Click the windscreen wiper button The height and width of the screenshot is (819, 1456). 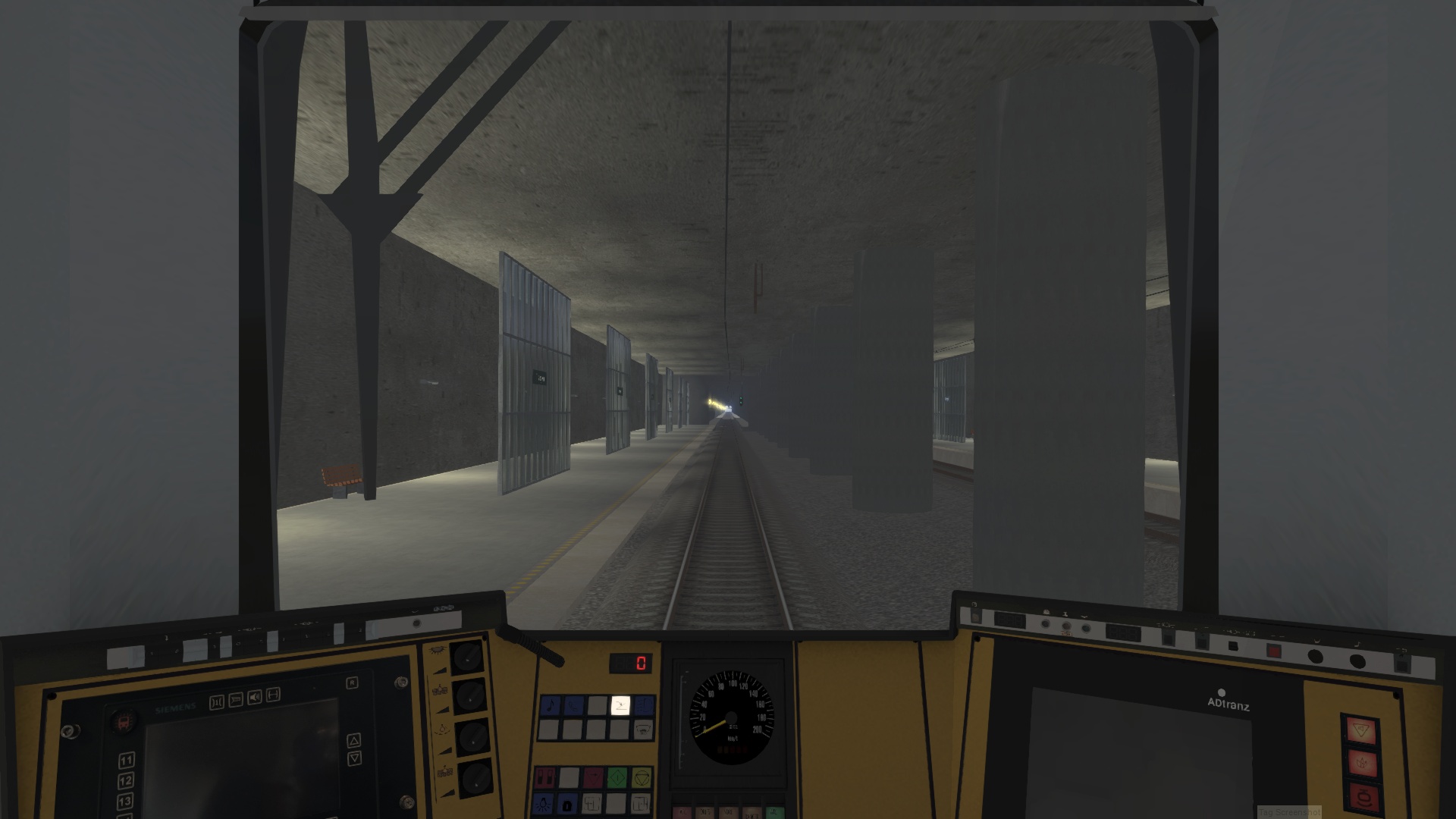644,730
